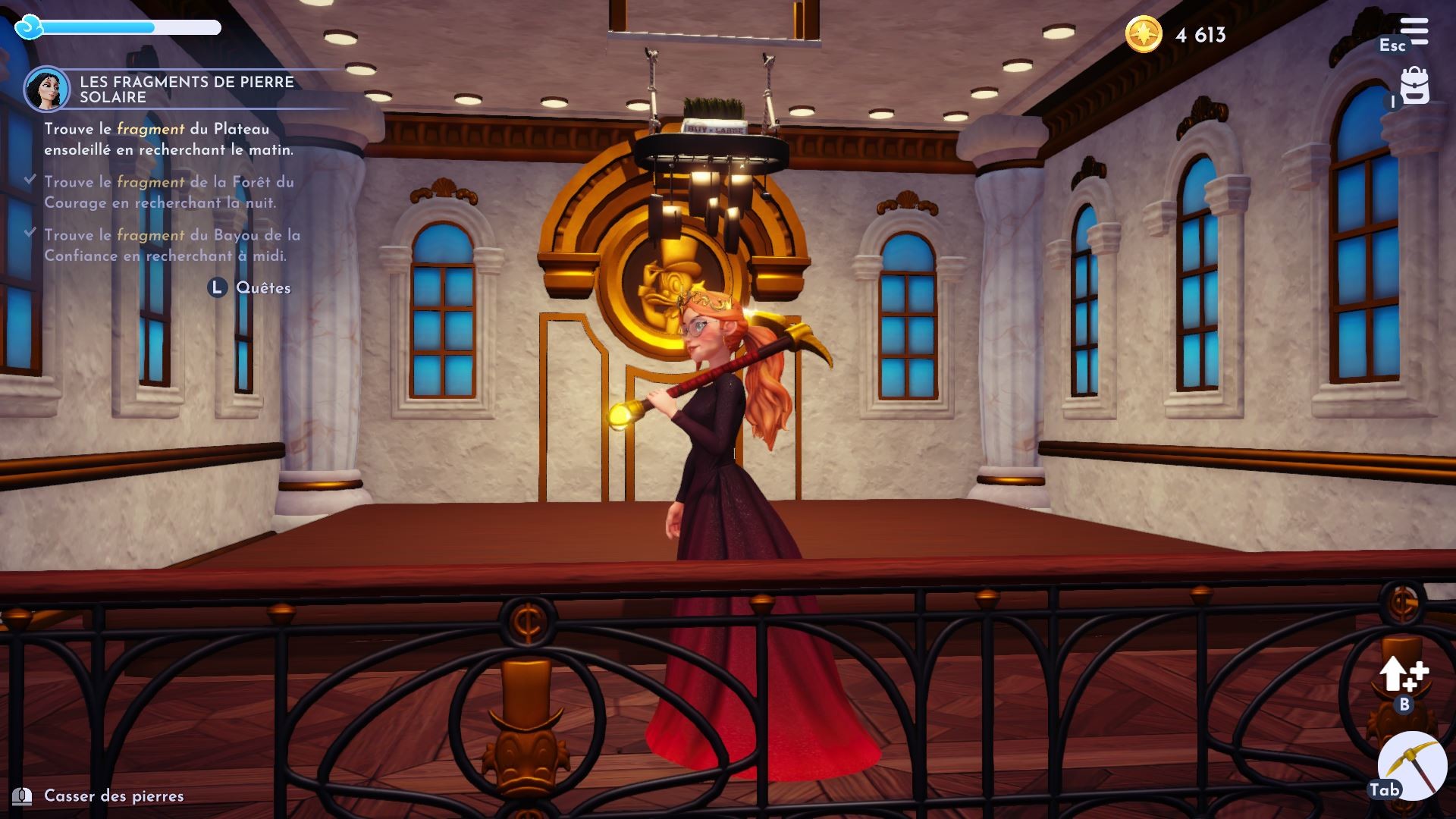Toggle the checkmark on the Bayou de la Confiance objective

[x=31, y=233]
